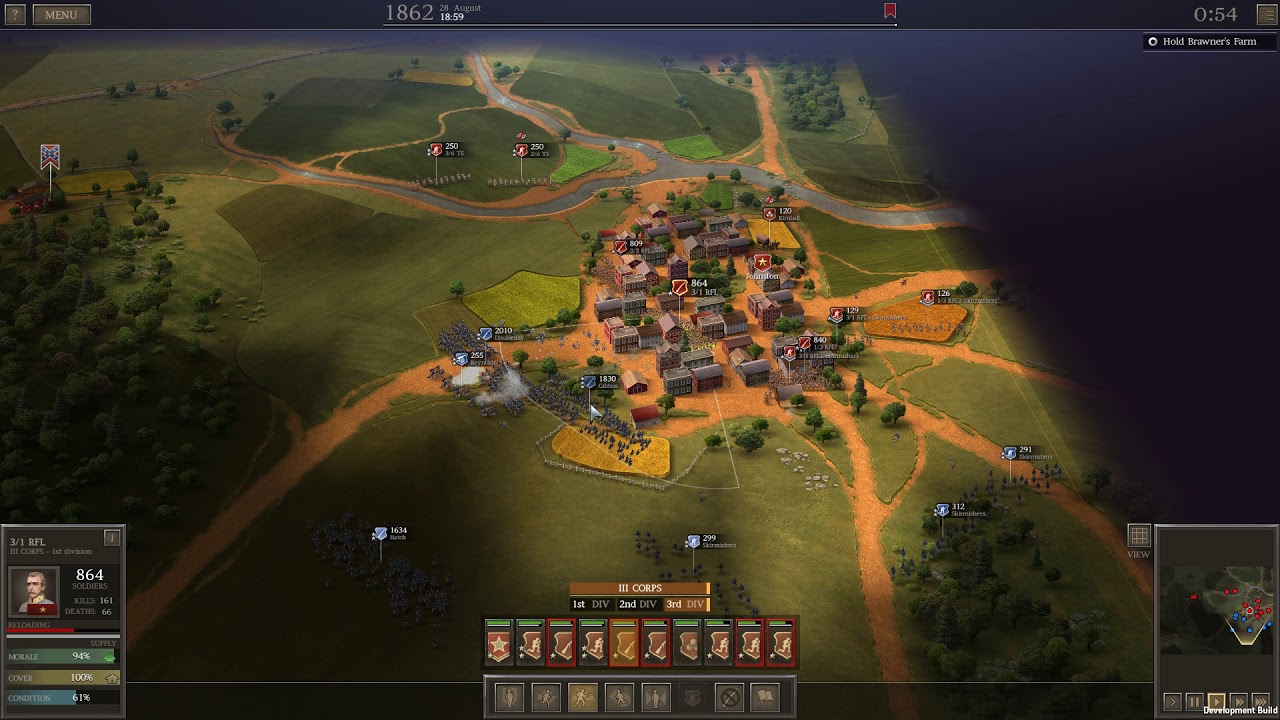Switch to the 1st DIV tab
This screenshot has height=720, width=1280.
click(591, 604)
